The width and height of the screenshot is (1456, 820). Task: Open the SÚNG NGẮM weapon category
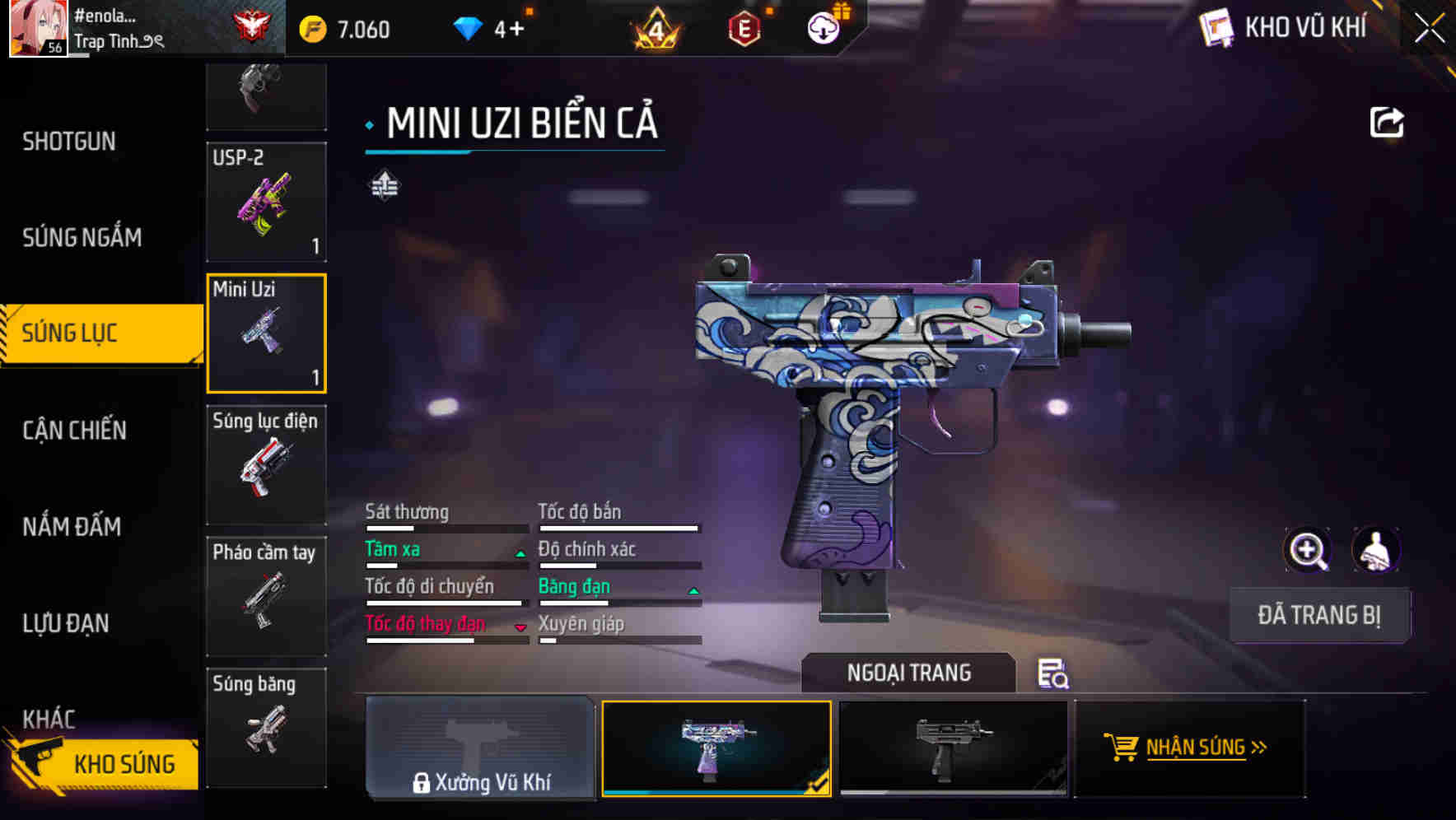click(82, 238)
